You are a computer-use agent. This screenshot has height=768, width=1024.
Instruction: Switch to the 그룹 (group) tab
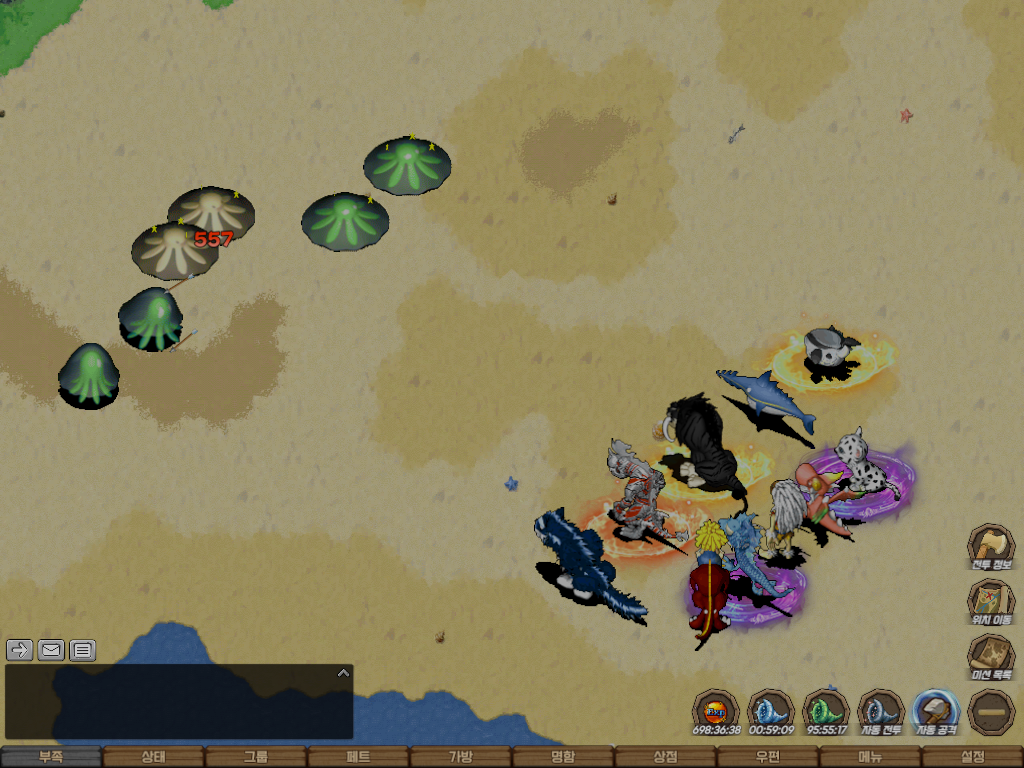coord(255,757)
